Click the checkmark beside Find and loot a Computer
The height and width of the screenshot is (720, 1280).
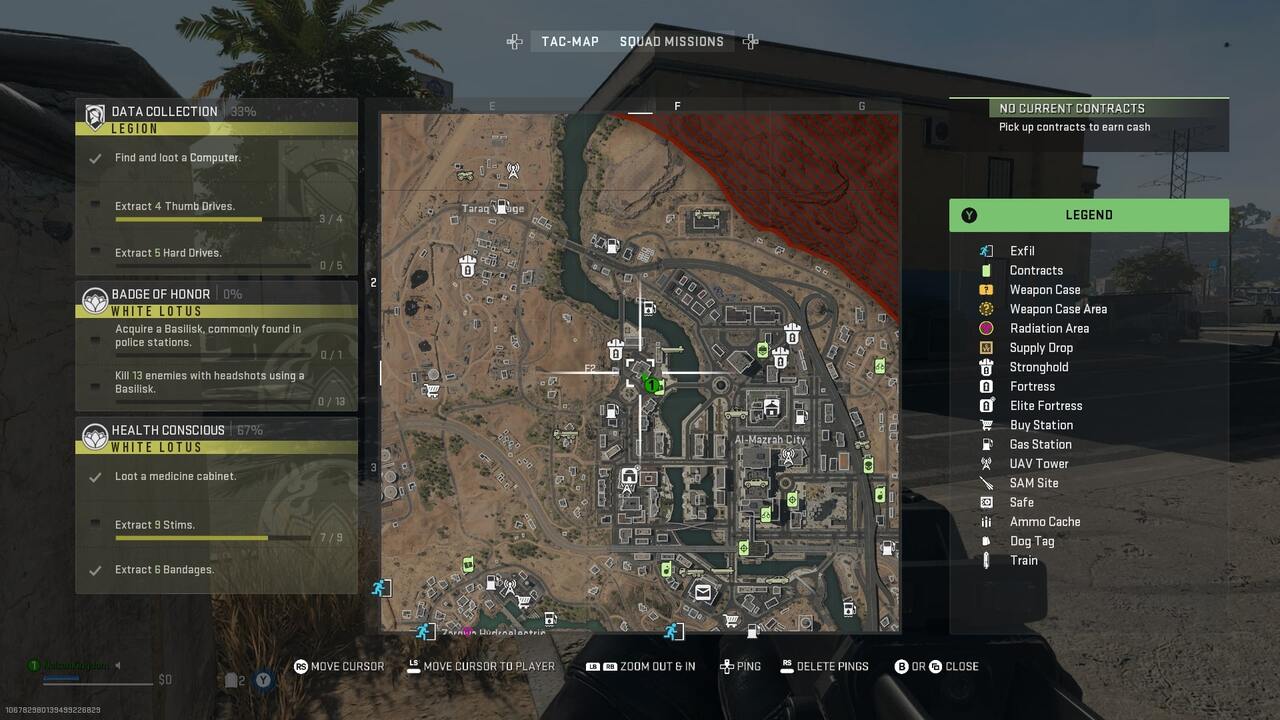[x=96, y=157]
